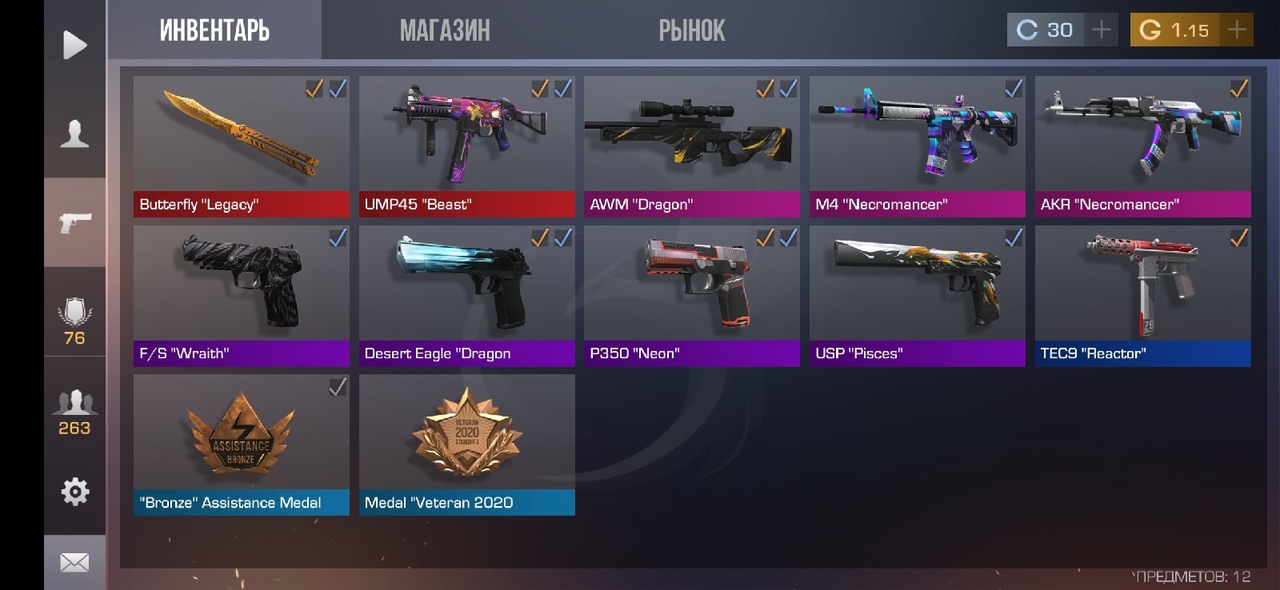The height and width of the screenshot is (590, 1280).
Task: Choose the UMP45 "Beast" skin
Action: [x=467, y=146]
